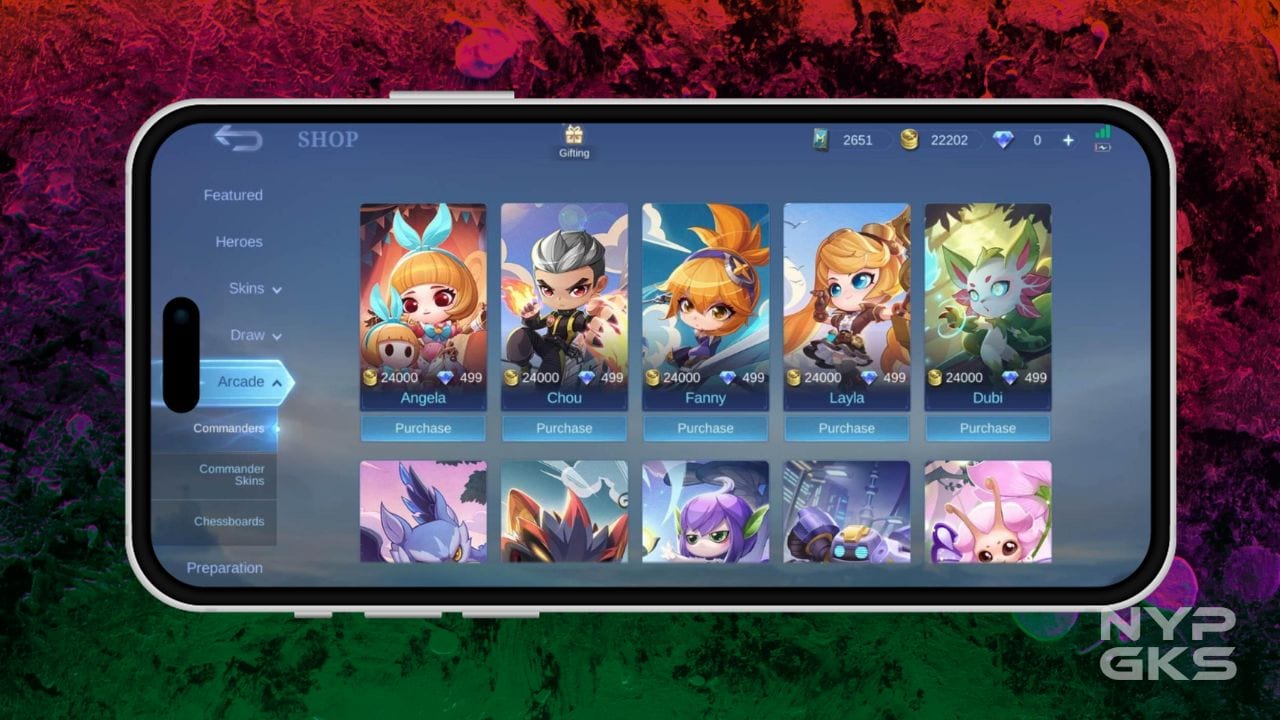Choose the Fanny commander card
The height and width of the screenshot is (720, 1280).
705,300
